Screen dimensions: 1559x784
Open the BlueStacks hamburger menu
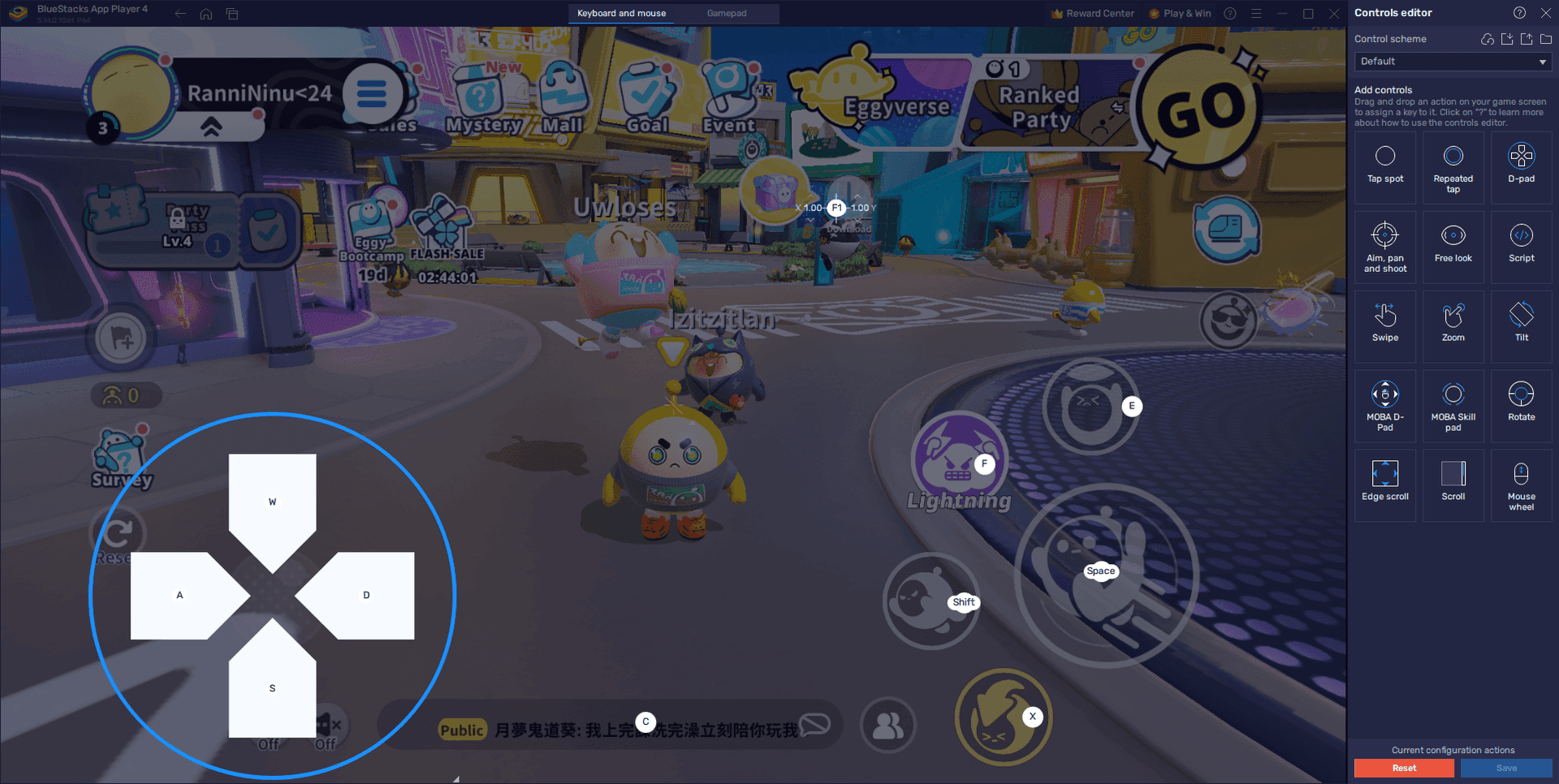pyautogui.click(x=1255, y=13)
